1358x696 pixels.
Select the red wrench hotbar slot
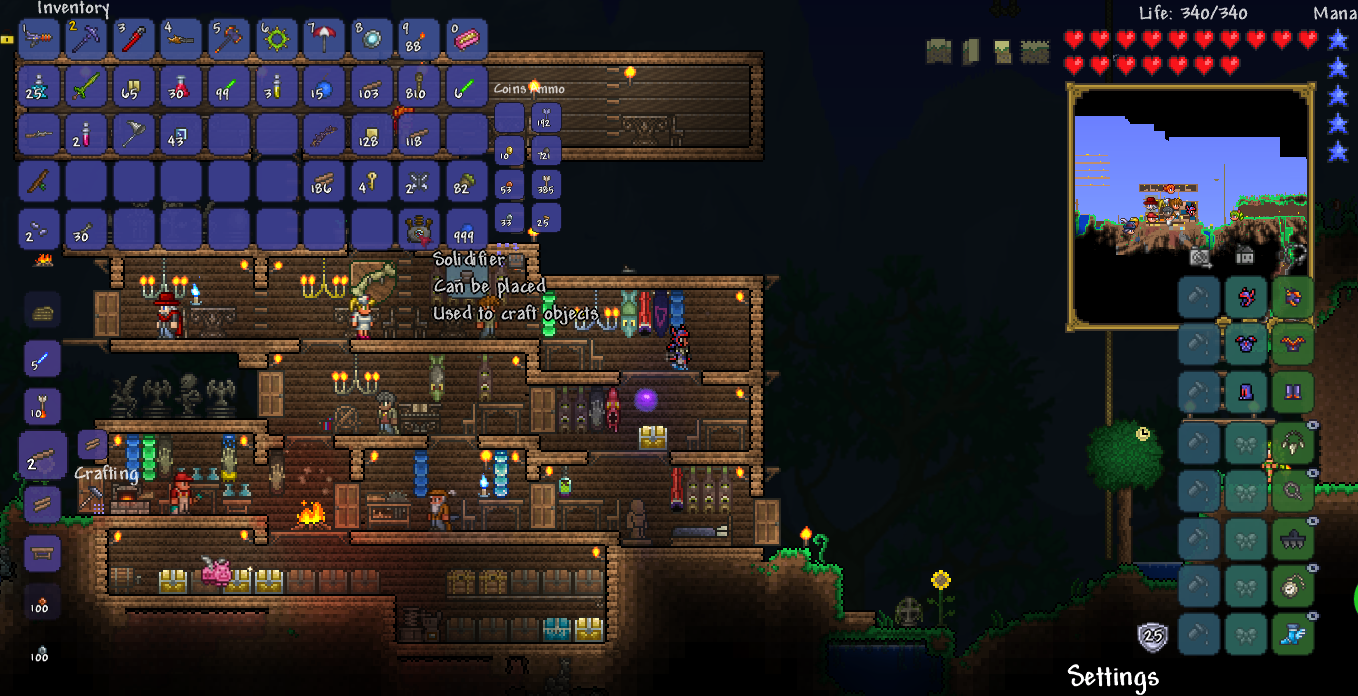133,40
